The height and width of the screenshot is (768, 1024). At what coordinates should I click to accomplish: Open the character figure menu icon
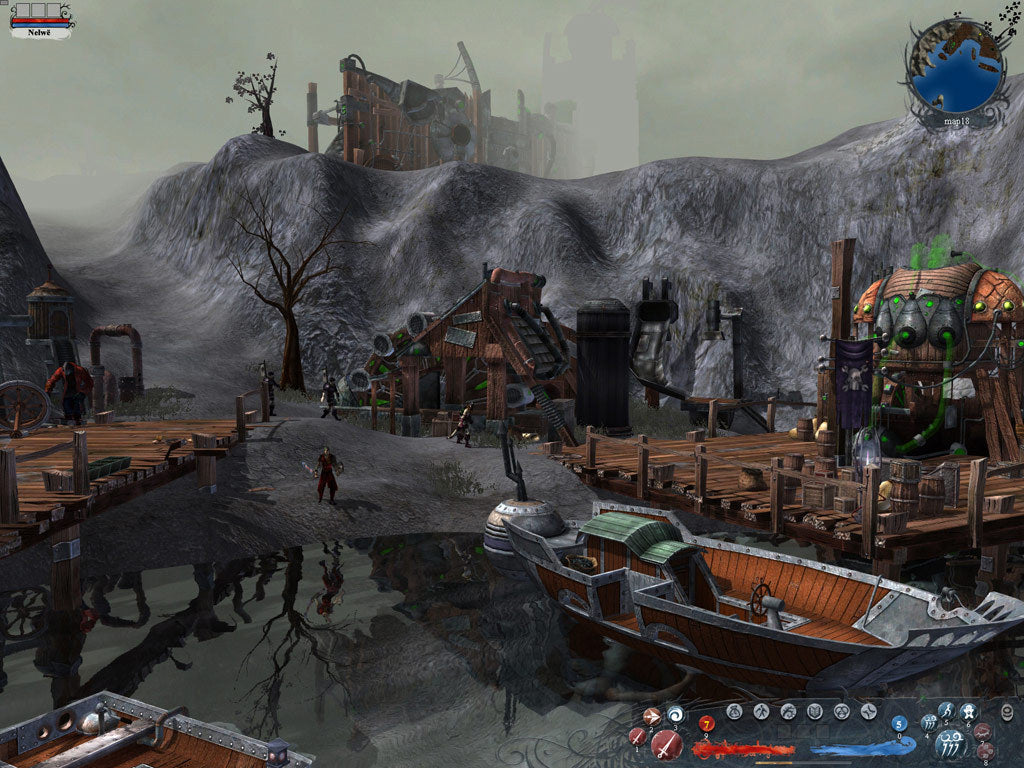point(761,712)
